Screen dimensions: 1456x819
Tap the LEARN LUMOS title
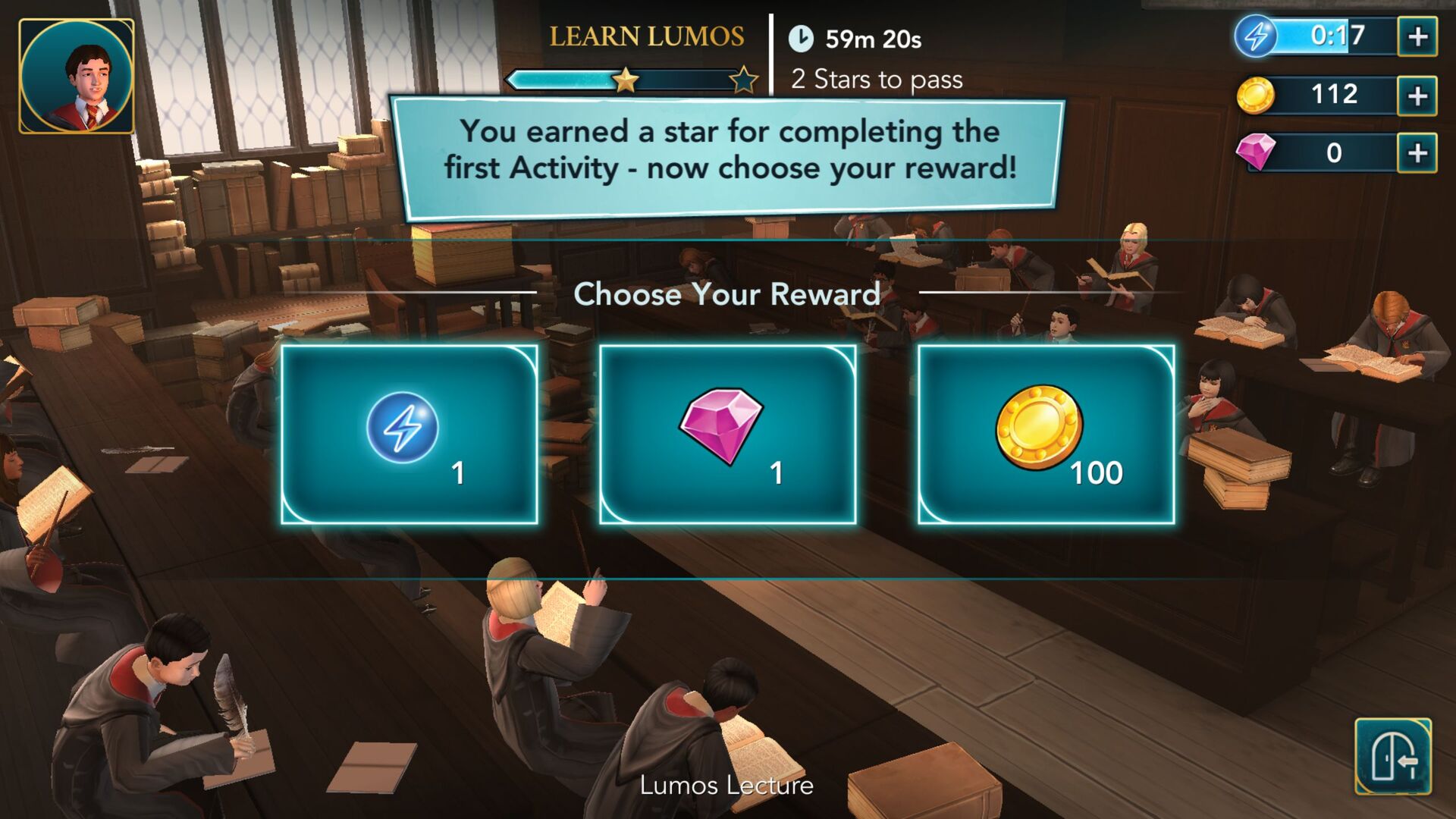click(646, 34)
